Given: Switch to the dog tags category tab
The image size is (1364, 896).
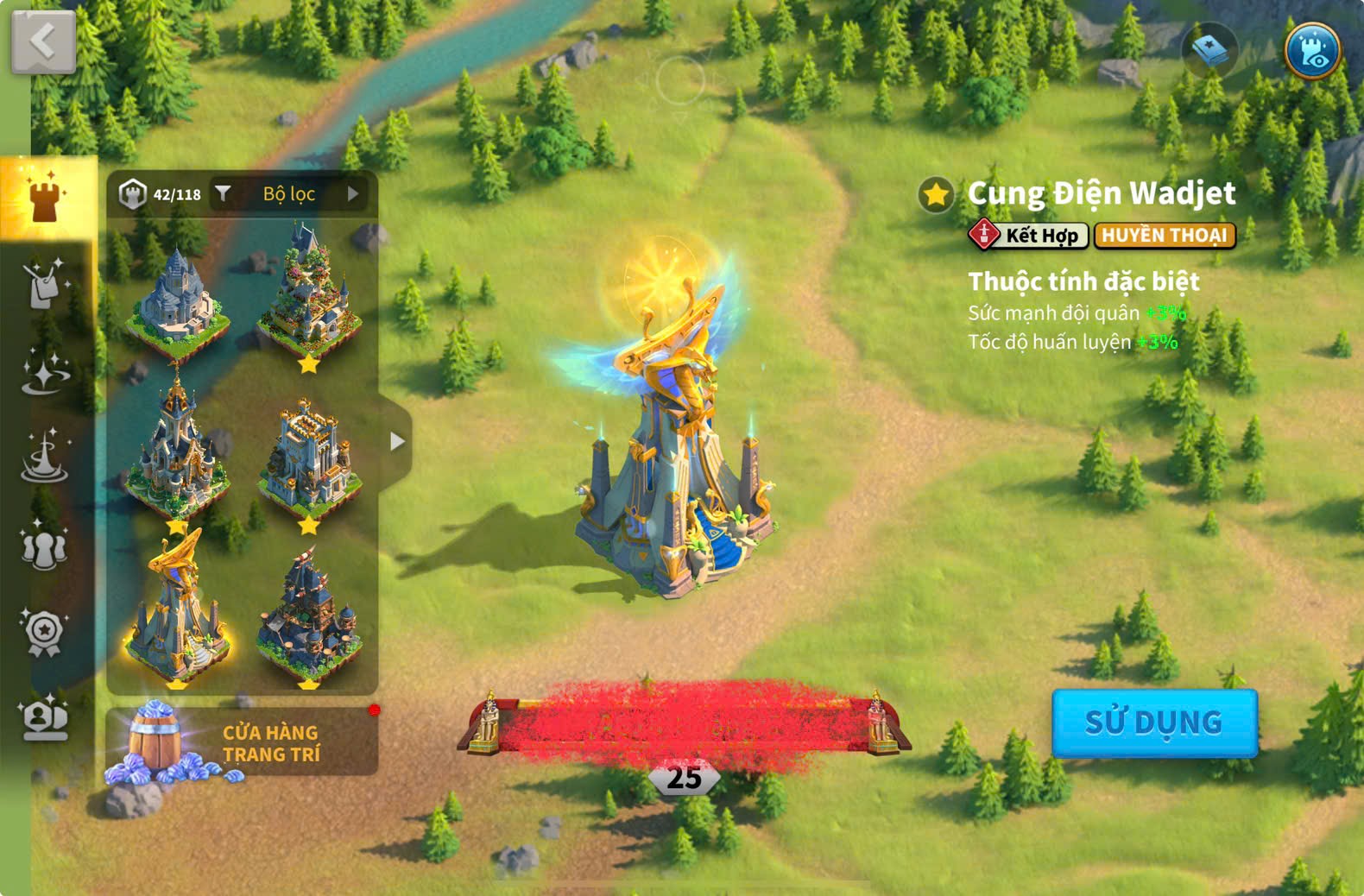Looking at the screenshot, I should (45, 284).
